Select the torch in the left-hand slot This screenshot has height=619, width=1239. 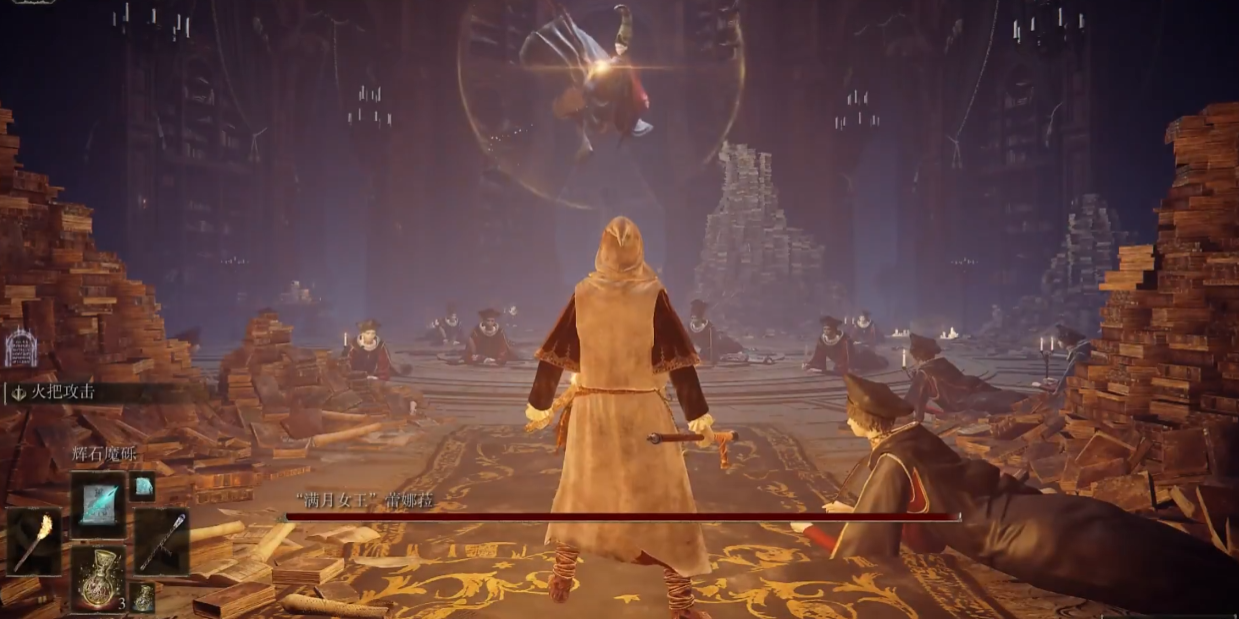[x=33, y=541]
